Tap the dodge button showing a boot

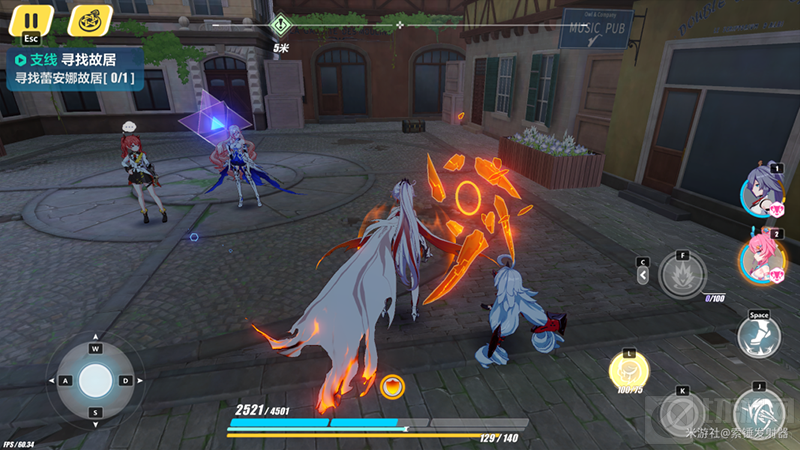click(x=759, y=336)
